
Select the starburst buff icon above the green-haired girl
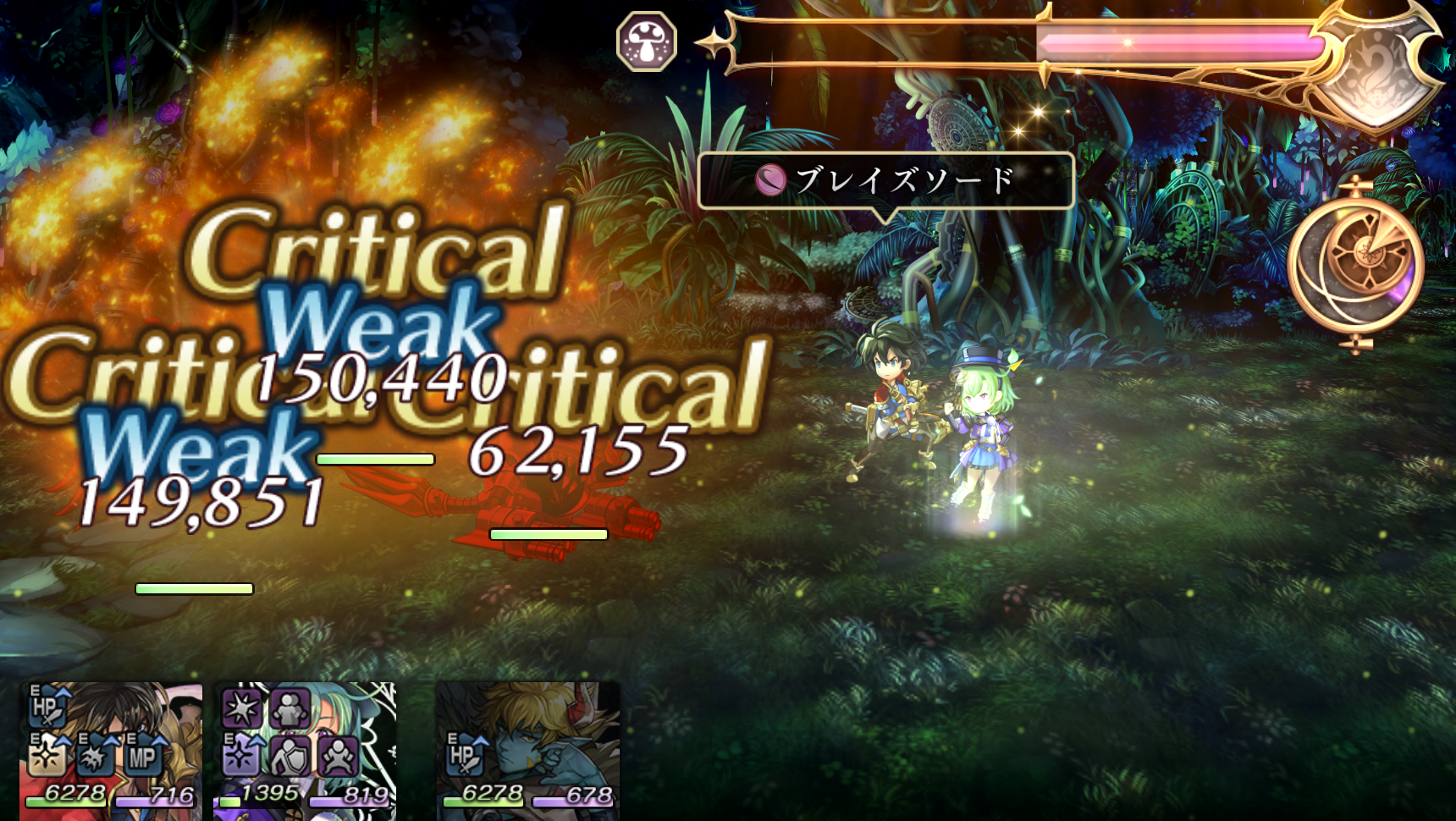tap(240, 708)
